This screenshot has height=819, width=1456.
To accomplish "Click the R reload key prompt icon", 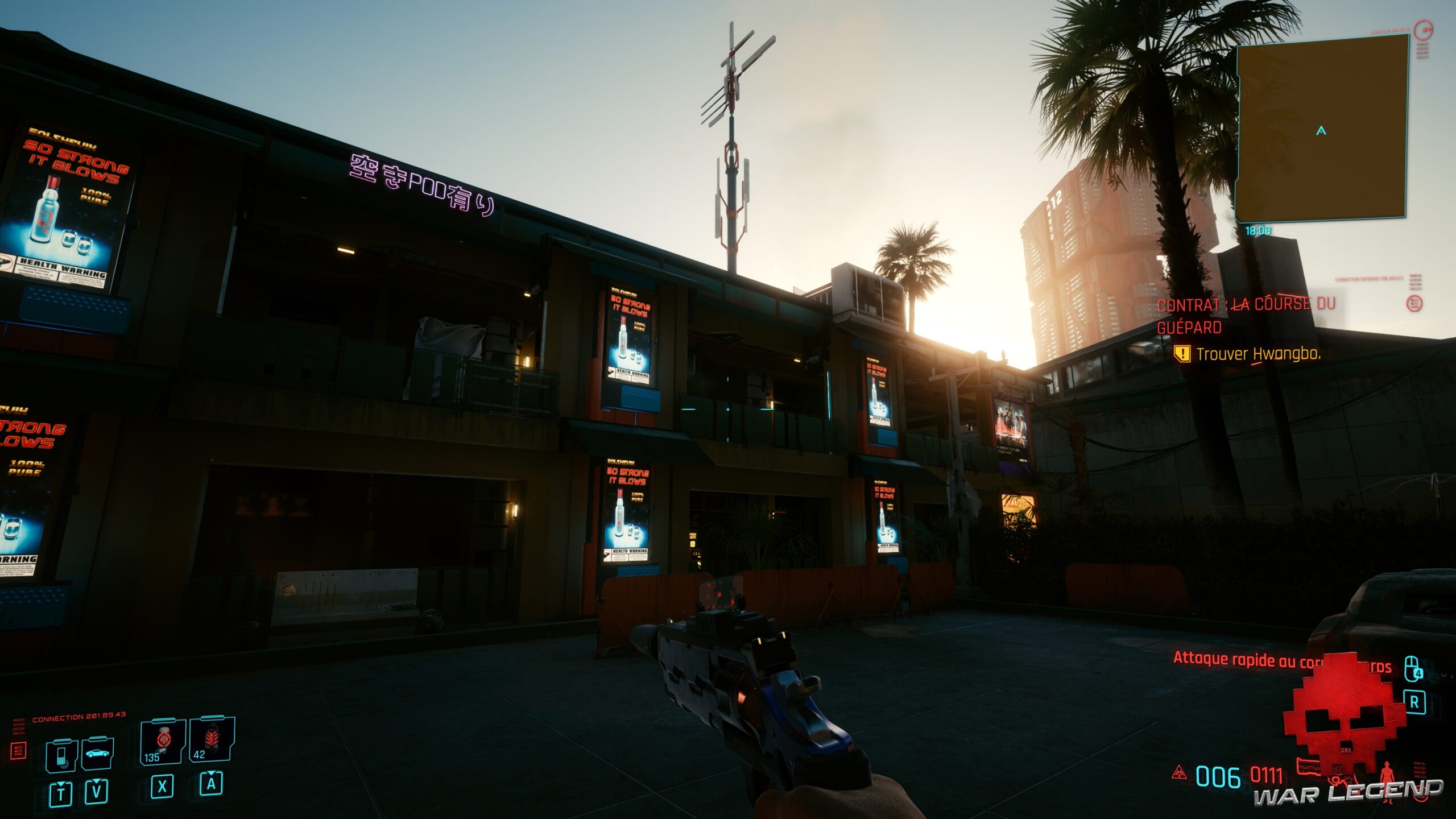I will coord(1414,702).
